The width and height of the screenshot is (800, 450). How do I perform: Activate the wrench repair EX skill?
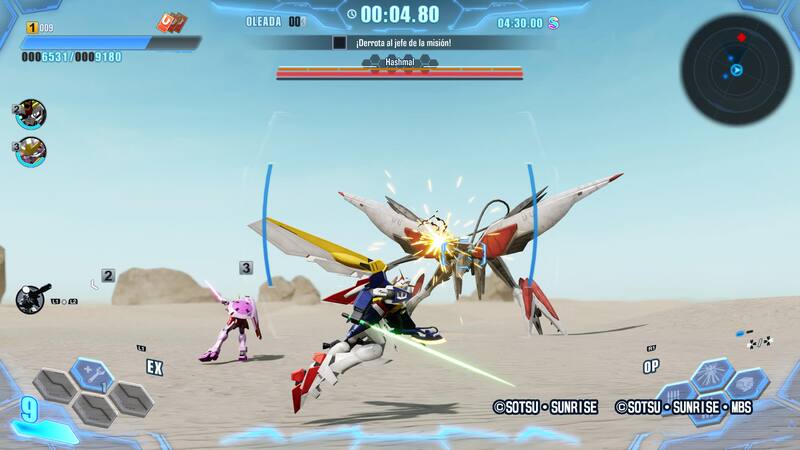[93, 374]
